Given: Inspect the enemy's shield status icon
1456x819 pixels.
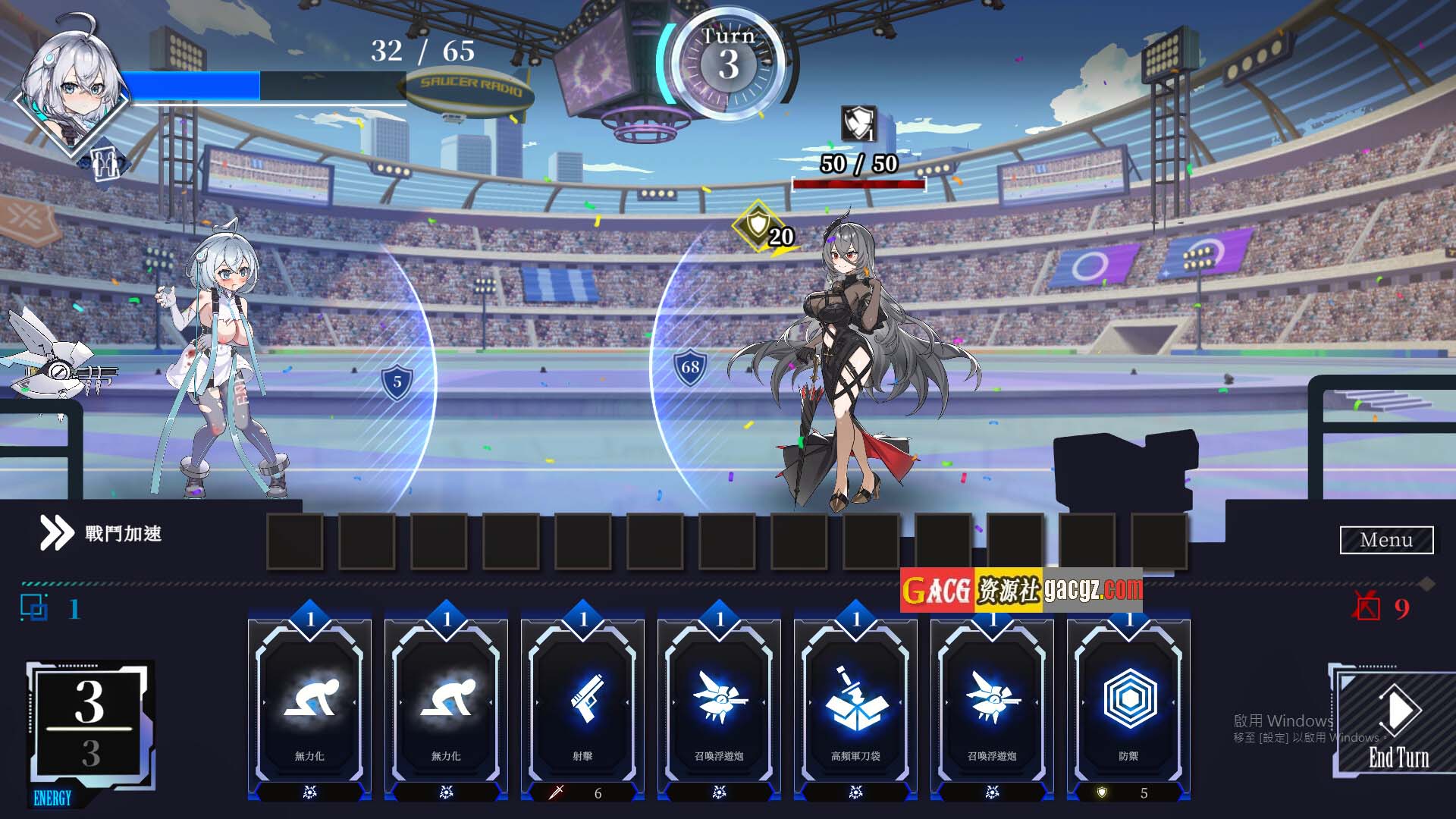Looking at the screenshot, I should click(x=858, y=124).
